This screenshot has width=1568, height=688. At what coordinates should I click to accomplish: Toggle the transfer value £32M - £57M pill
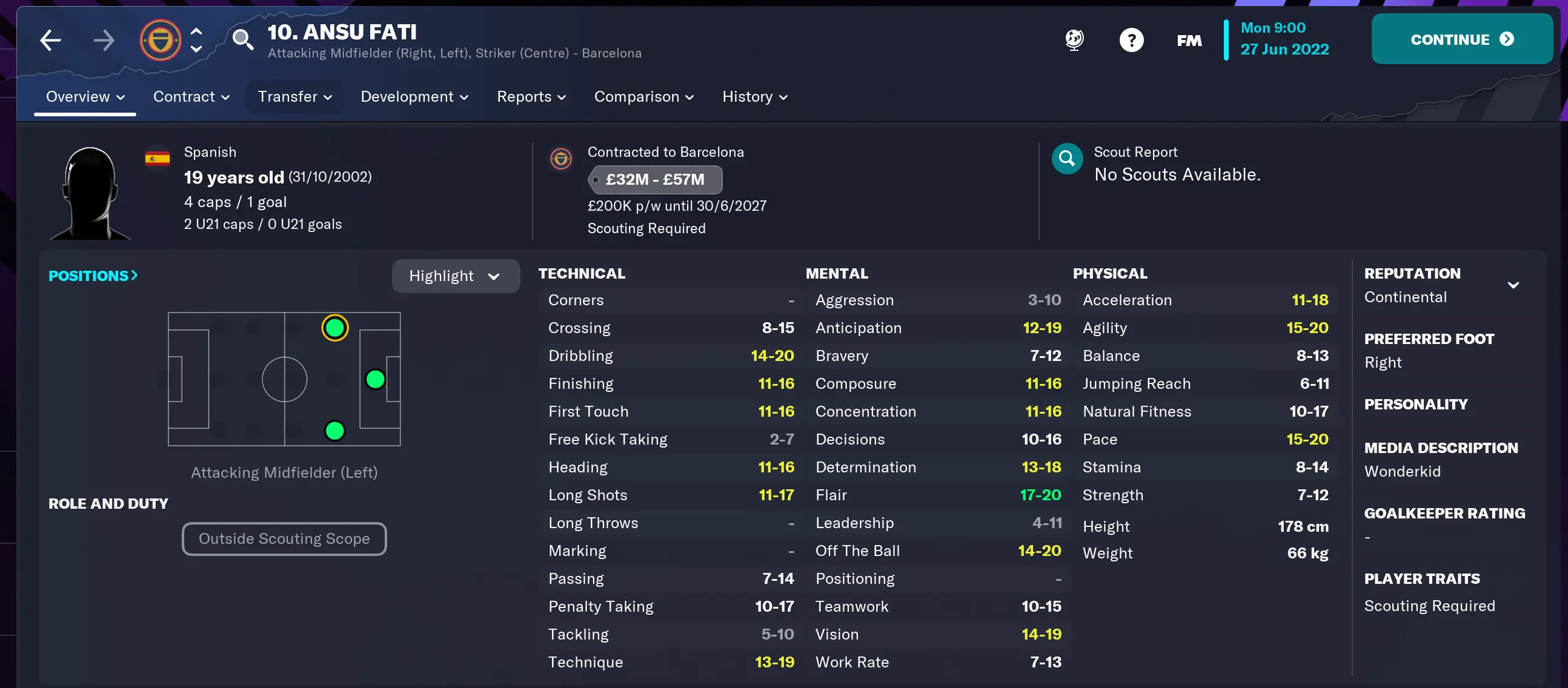pos(655,179)
